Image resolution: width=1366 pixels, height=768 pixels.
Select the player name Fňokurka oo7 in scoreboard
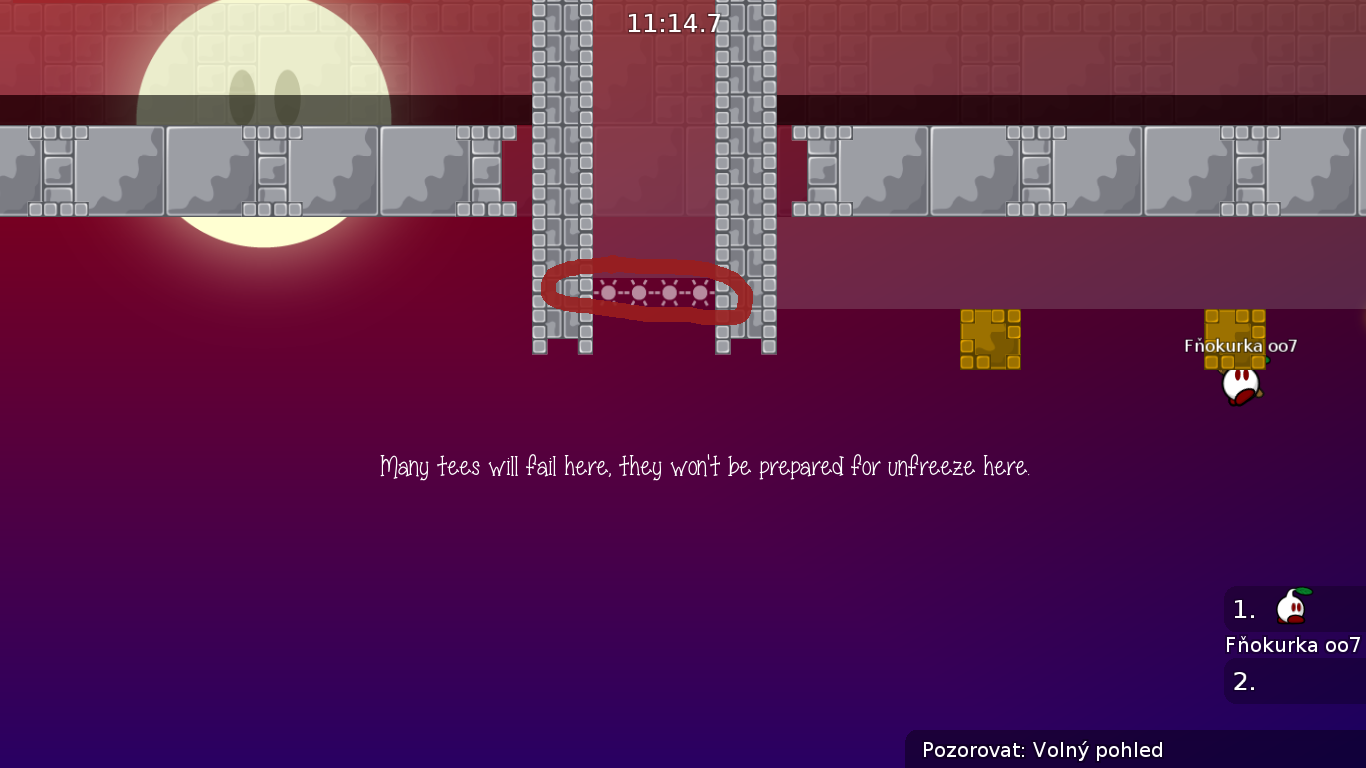1293,645
